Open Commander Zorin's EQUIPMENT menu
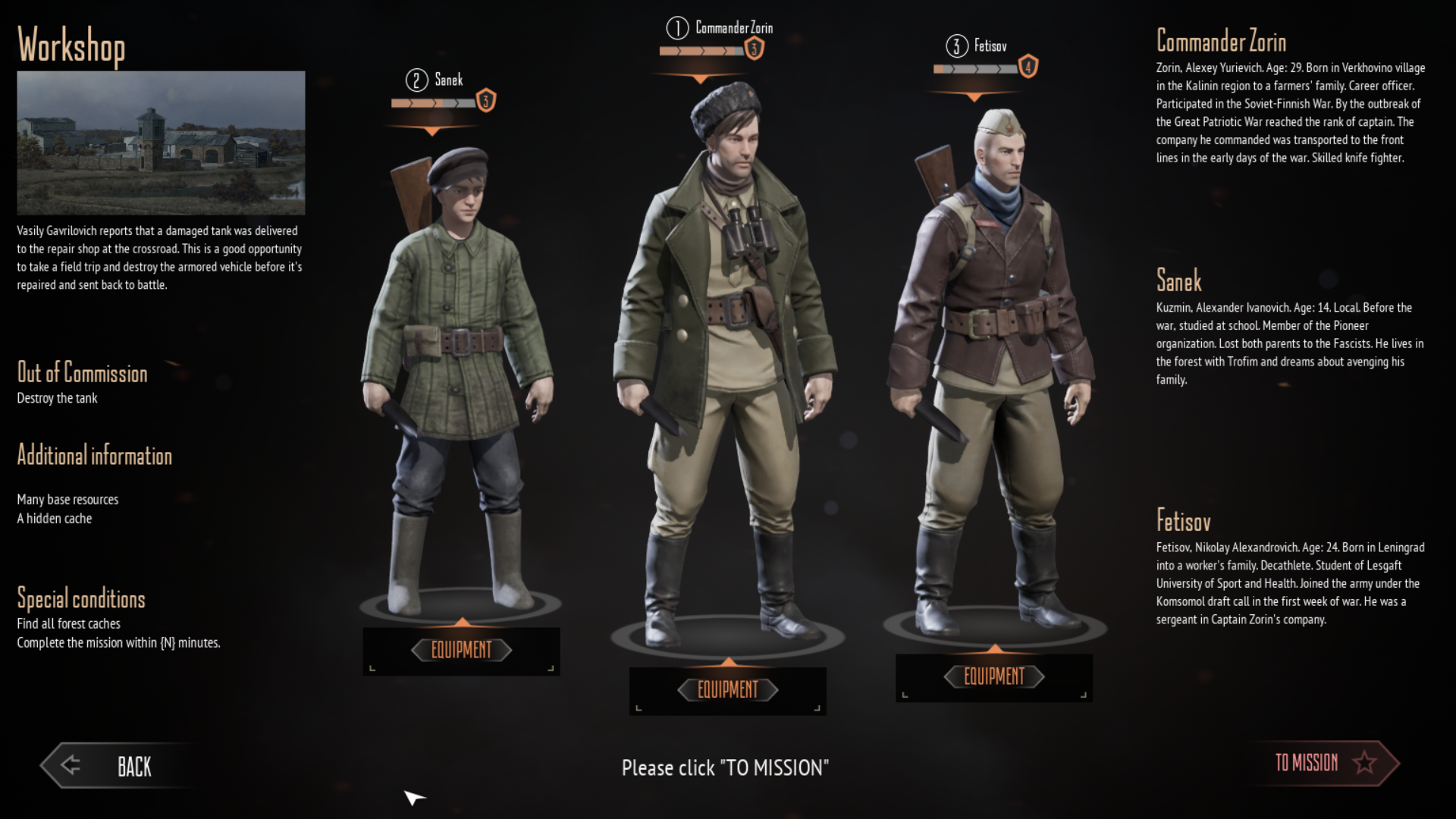The width and height of the screenshot is (1456, 819). (727, 690)
